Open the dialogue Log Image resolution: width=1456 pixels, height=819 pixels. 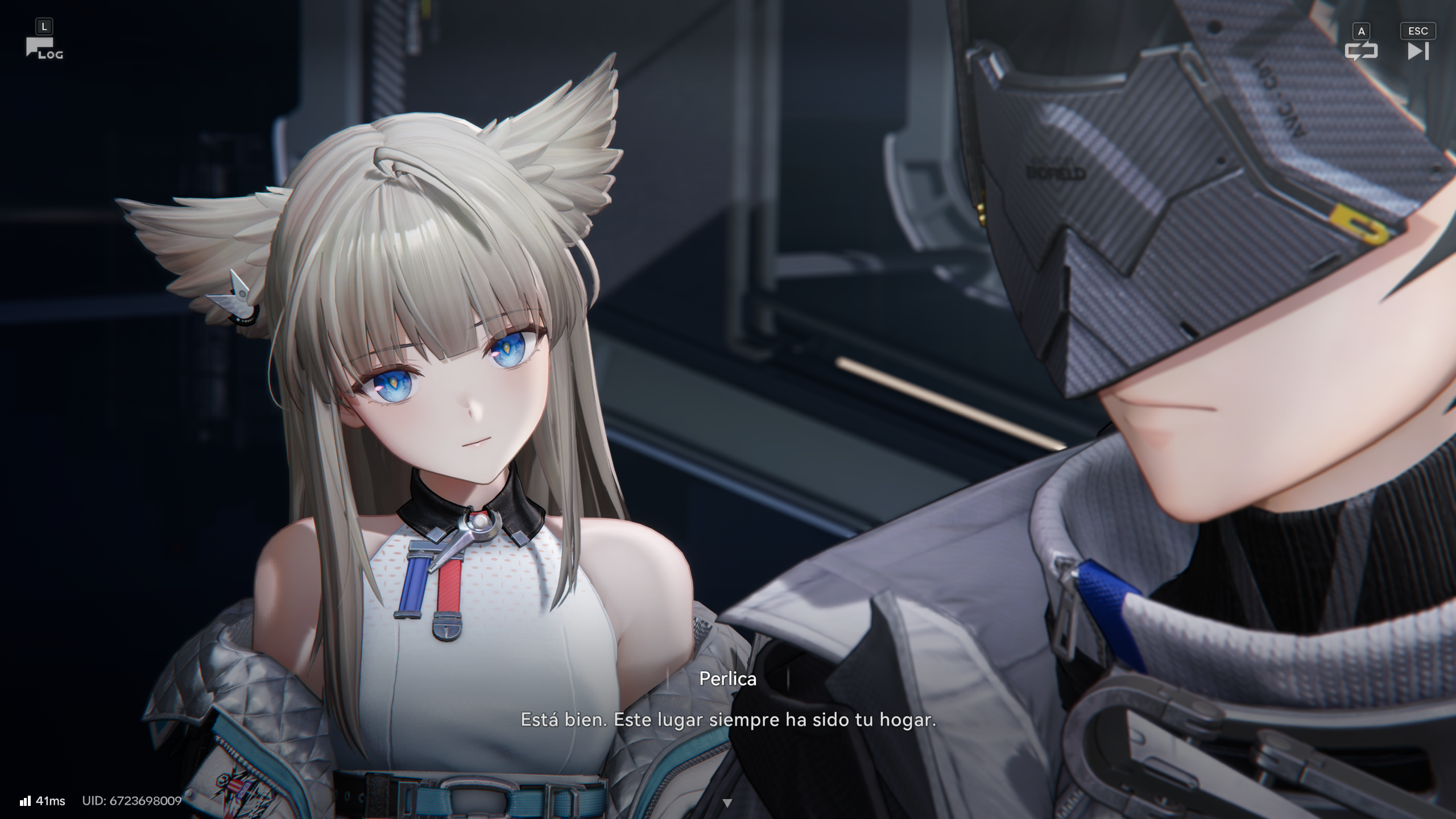click(43, 48)
